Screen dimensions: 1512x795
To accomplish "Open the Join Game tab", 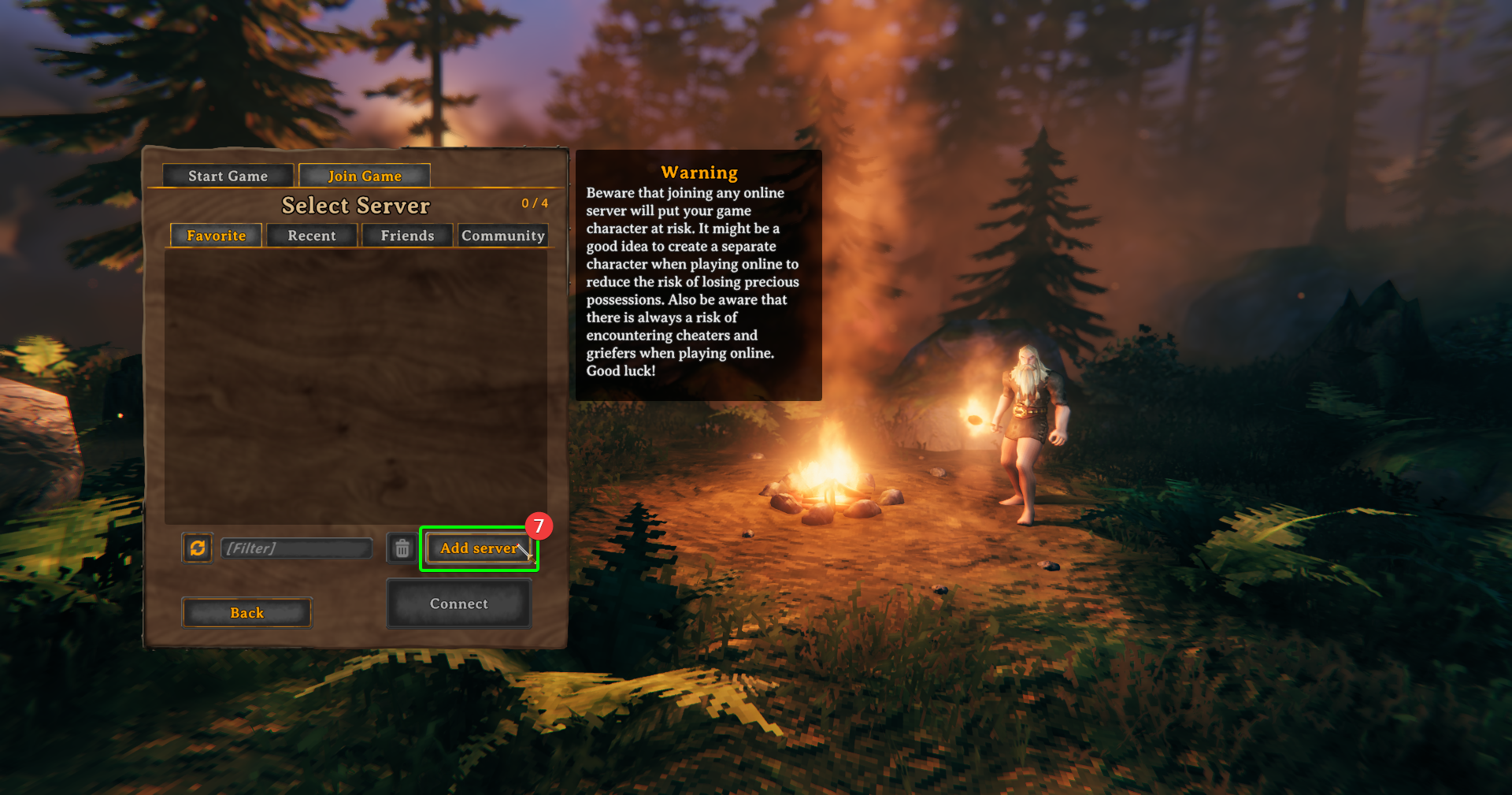I will tap(364, 175).
